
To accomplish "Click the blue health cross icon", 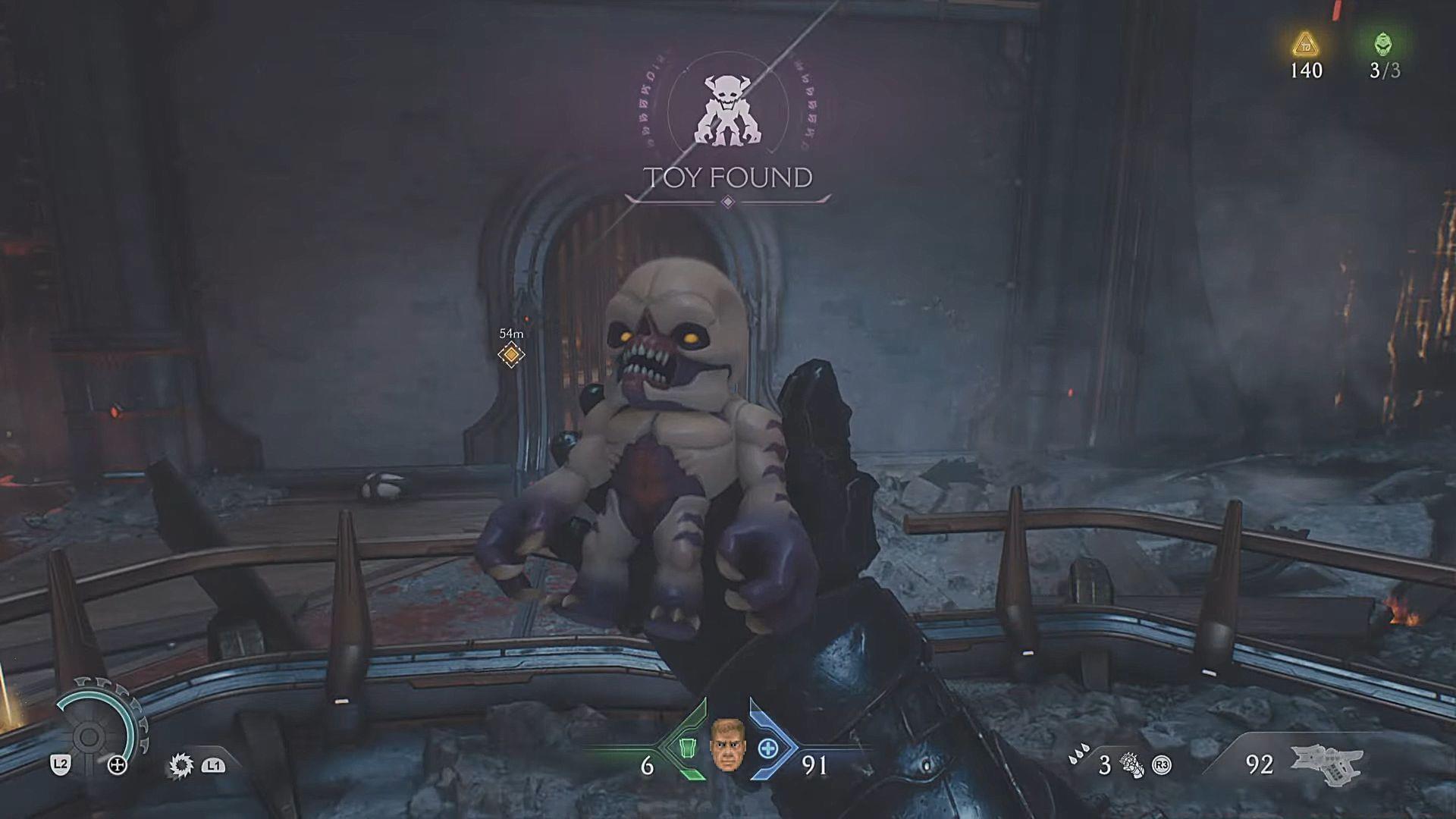I will (x=767, y=748).
